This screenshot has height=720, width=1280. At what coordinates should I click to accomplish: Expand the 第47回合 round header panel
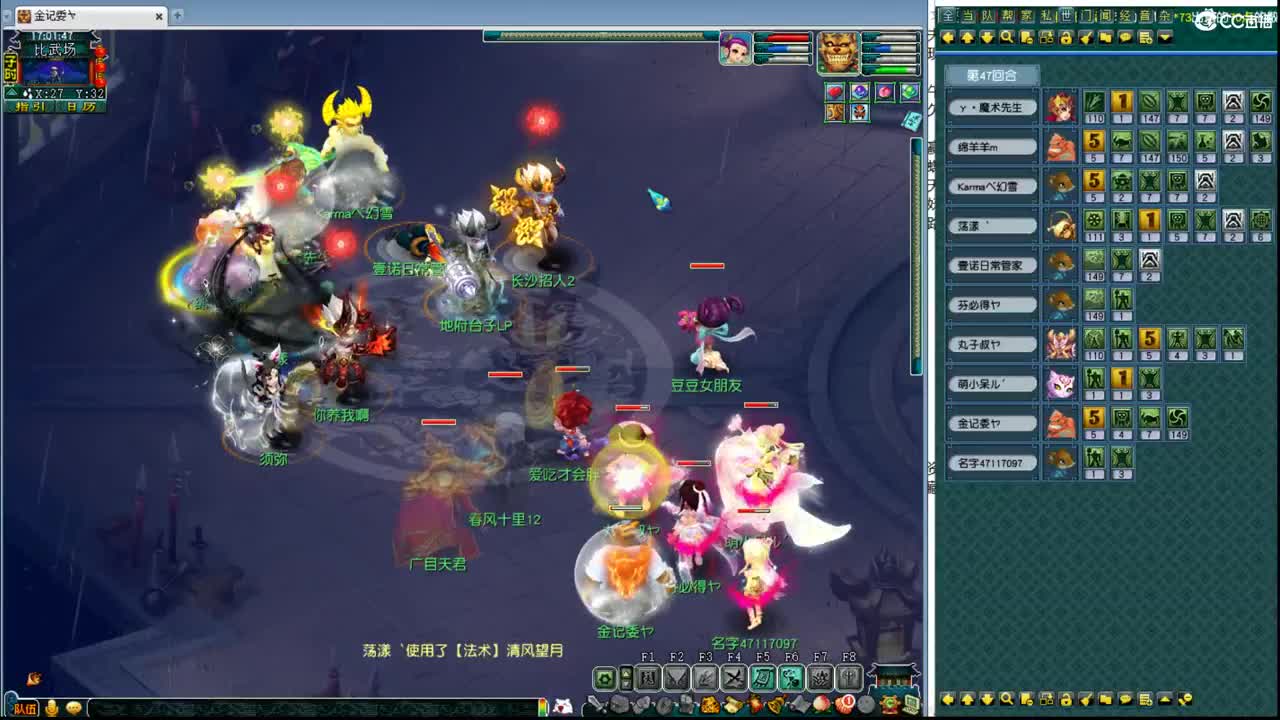point(990,76)
